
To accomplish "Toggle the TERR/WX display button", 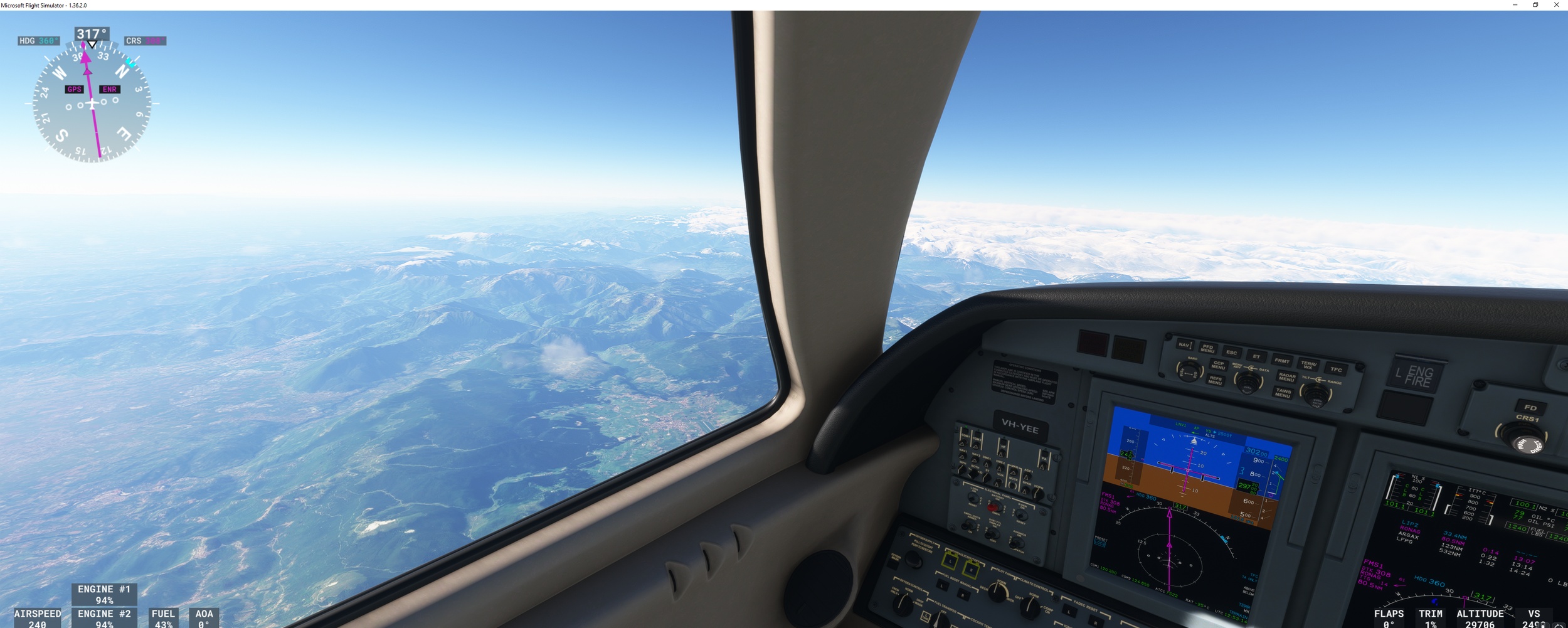I will (1308, 365).
